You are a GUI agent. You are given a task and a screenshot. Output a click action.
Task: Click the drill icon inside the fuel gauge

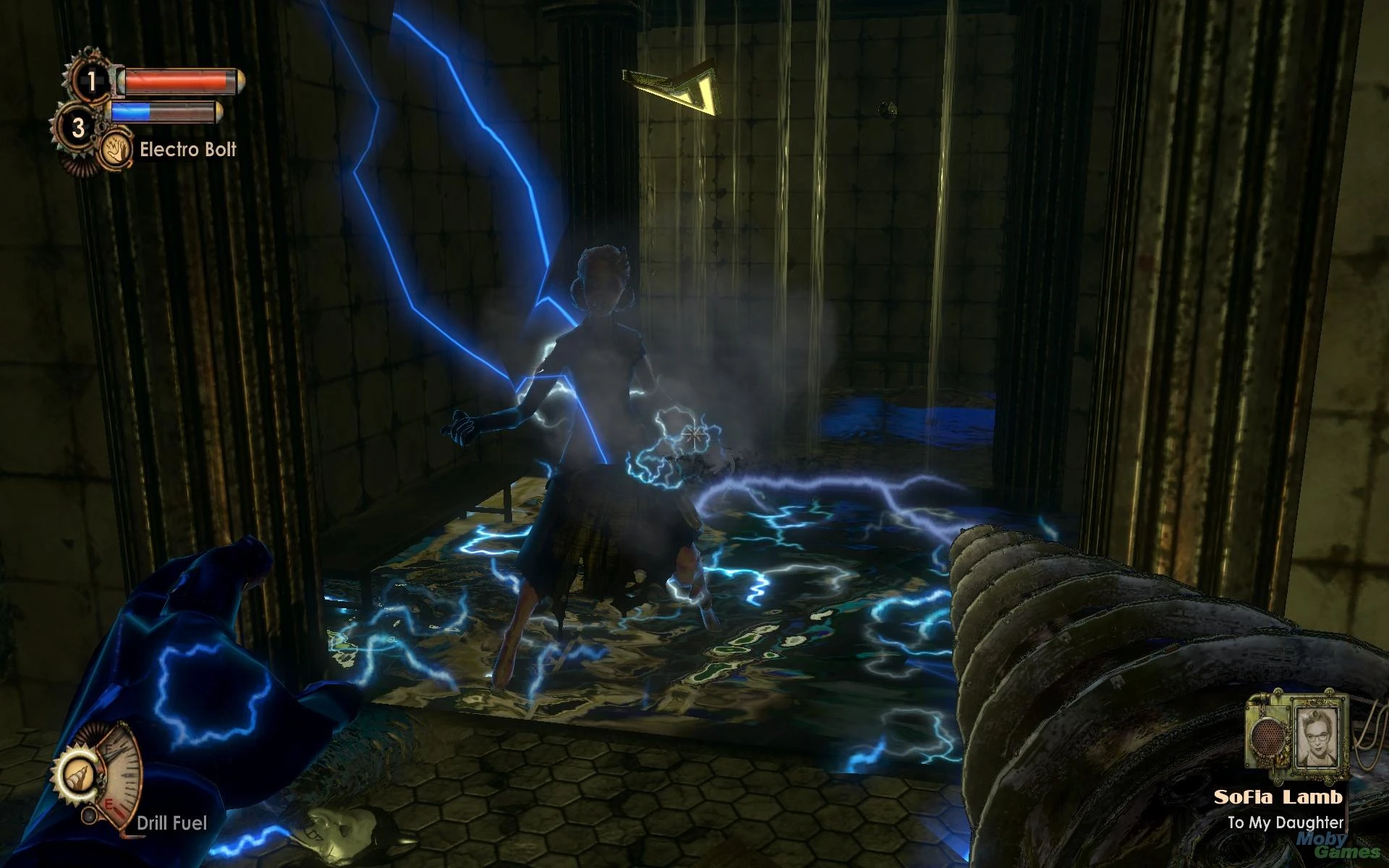point(78,776)
